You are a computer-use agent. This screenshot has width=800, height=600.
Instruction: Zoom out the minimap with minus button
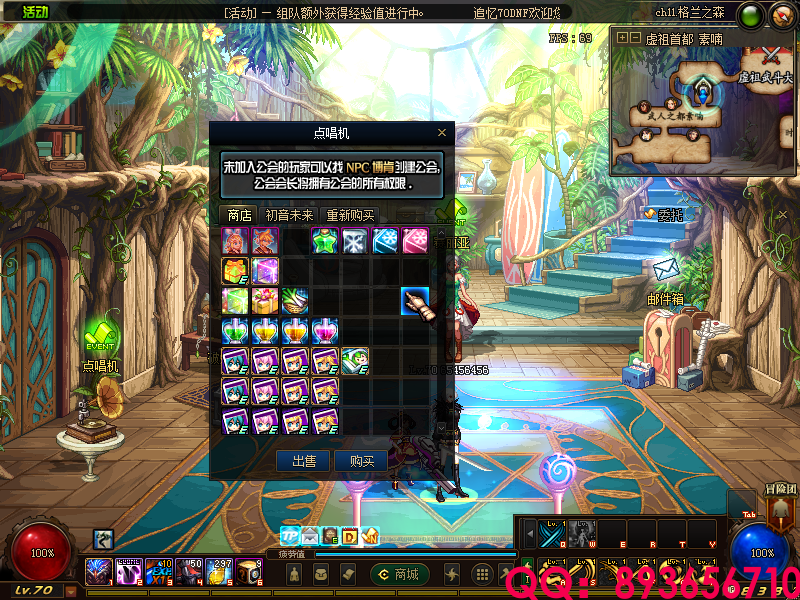tap(635, 38)
